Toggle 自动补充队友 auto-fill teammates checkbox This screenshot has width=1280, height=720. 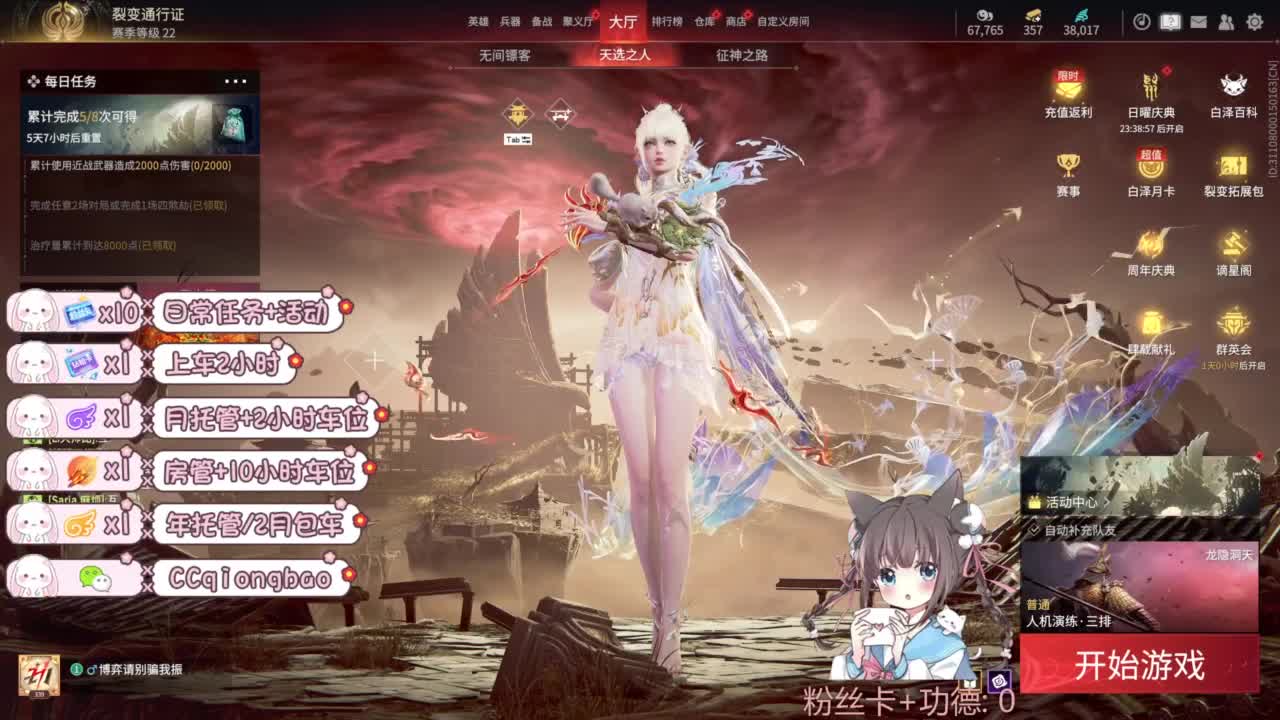tap(1035, 530)
